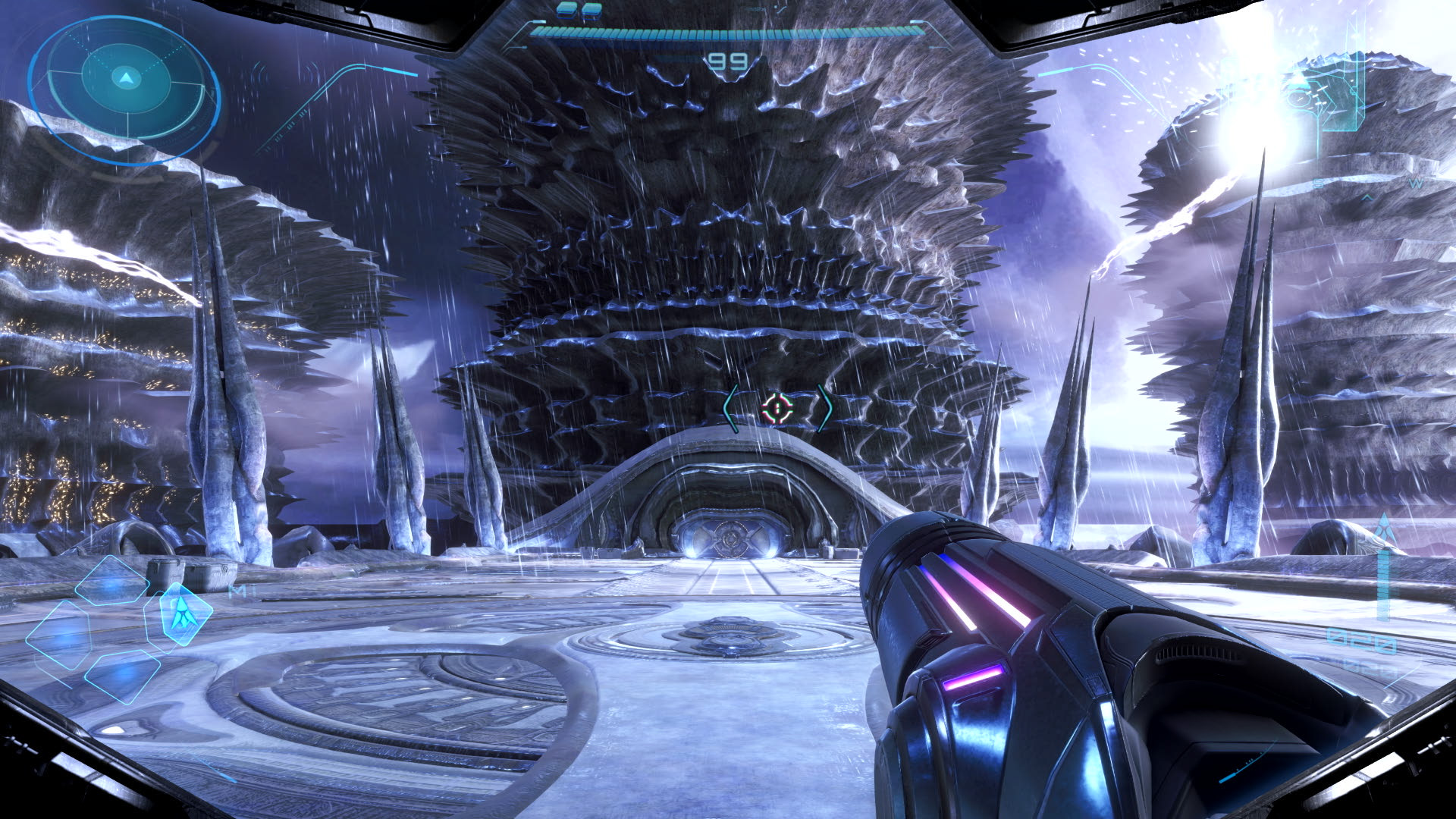Click the targeting reticle at screen center
1456x819 pixels.
tap(777, 408)
